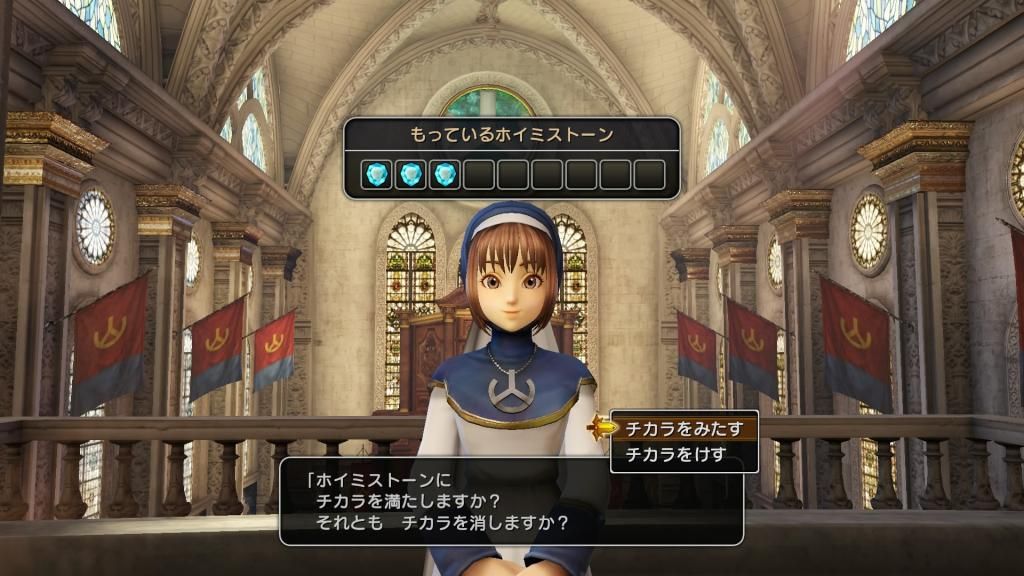Screen dimensions: 1024x576
Task: Select the チカラをみたす option
Action: tap(684, 429)
